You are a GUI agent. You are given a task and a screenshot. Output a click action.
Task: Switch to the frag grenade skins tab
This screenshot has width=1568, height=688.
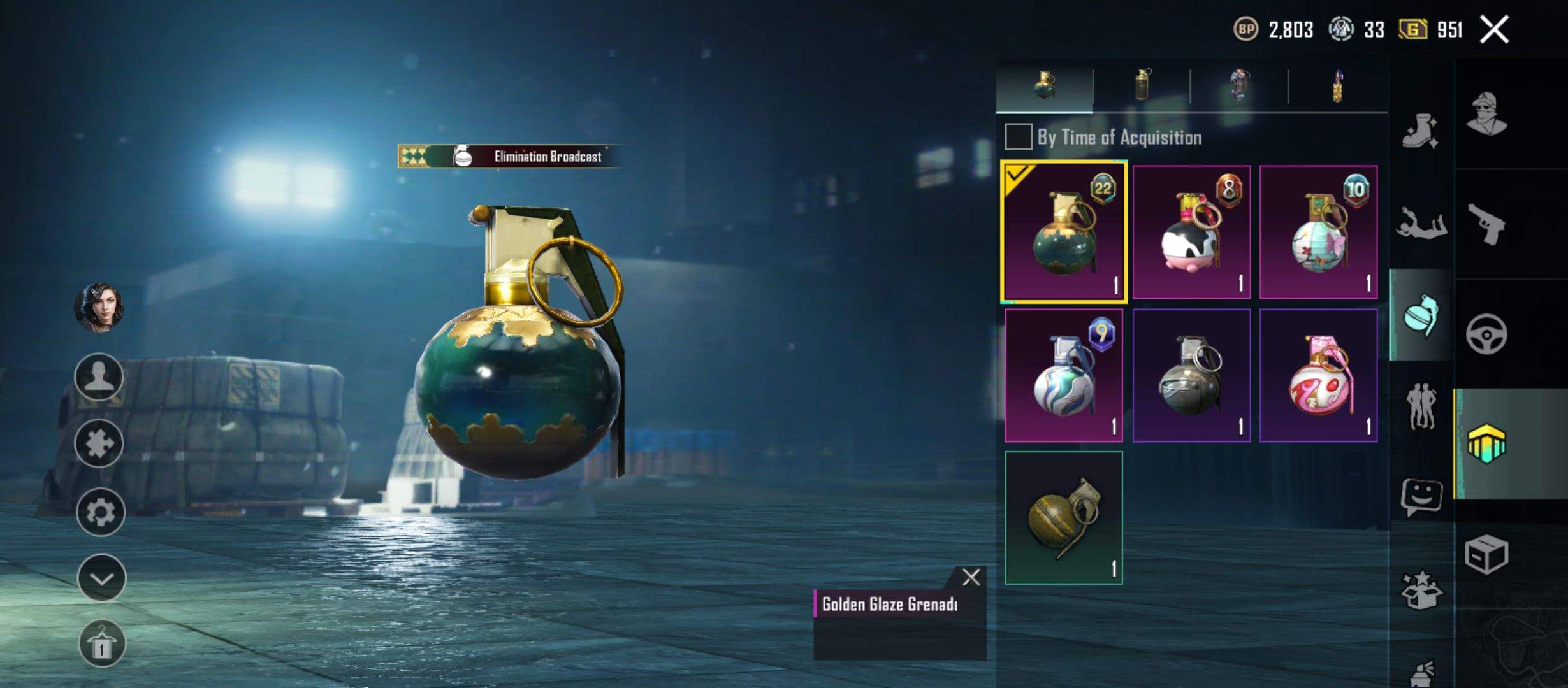point(1044,85)
